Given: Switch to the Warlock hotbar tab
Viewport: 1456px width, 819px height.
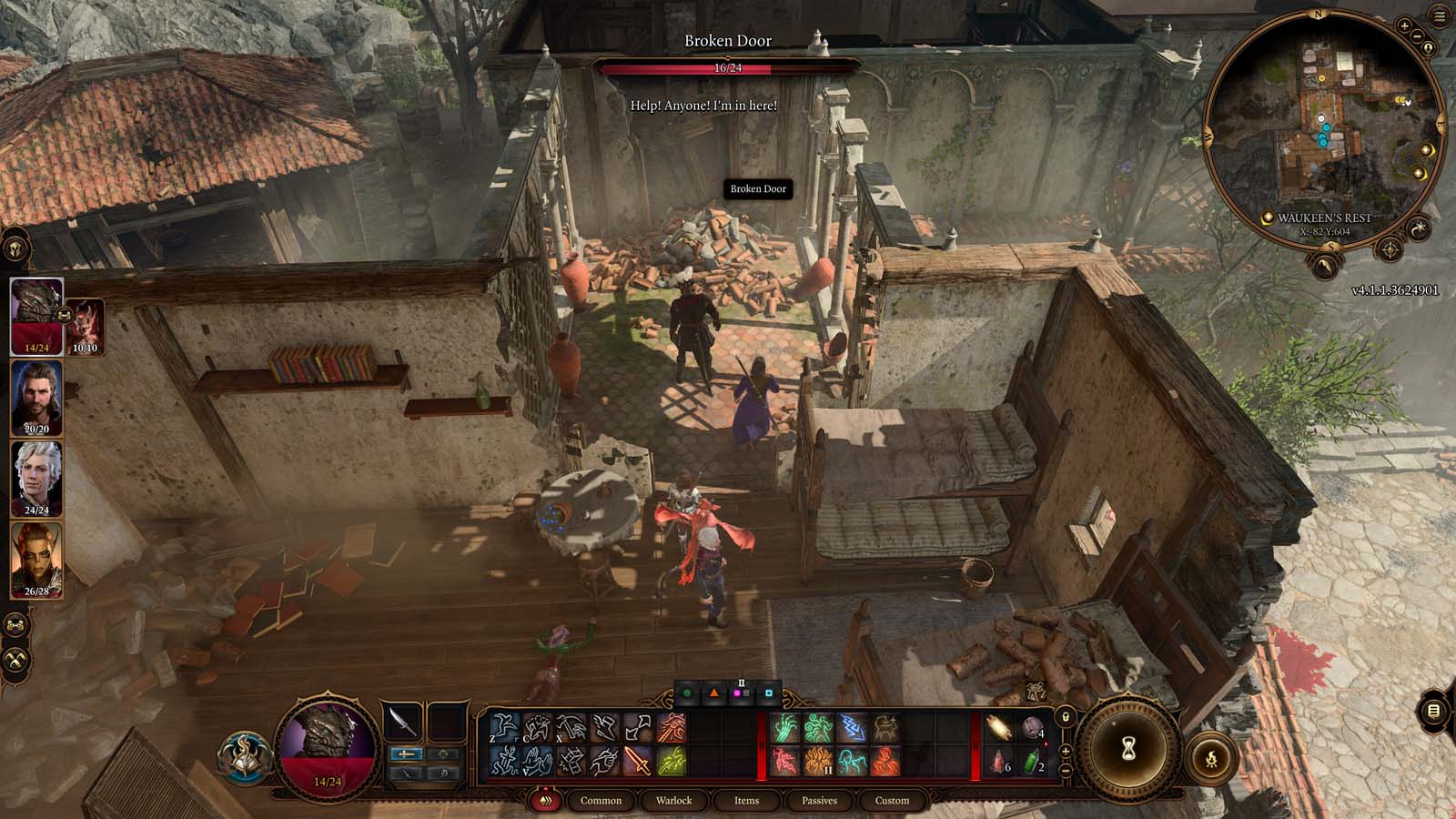Looking at the screenshot, I should click(674, 800).
